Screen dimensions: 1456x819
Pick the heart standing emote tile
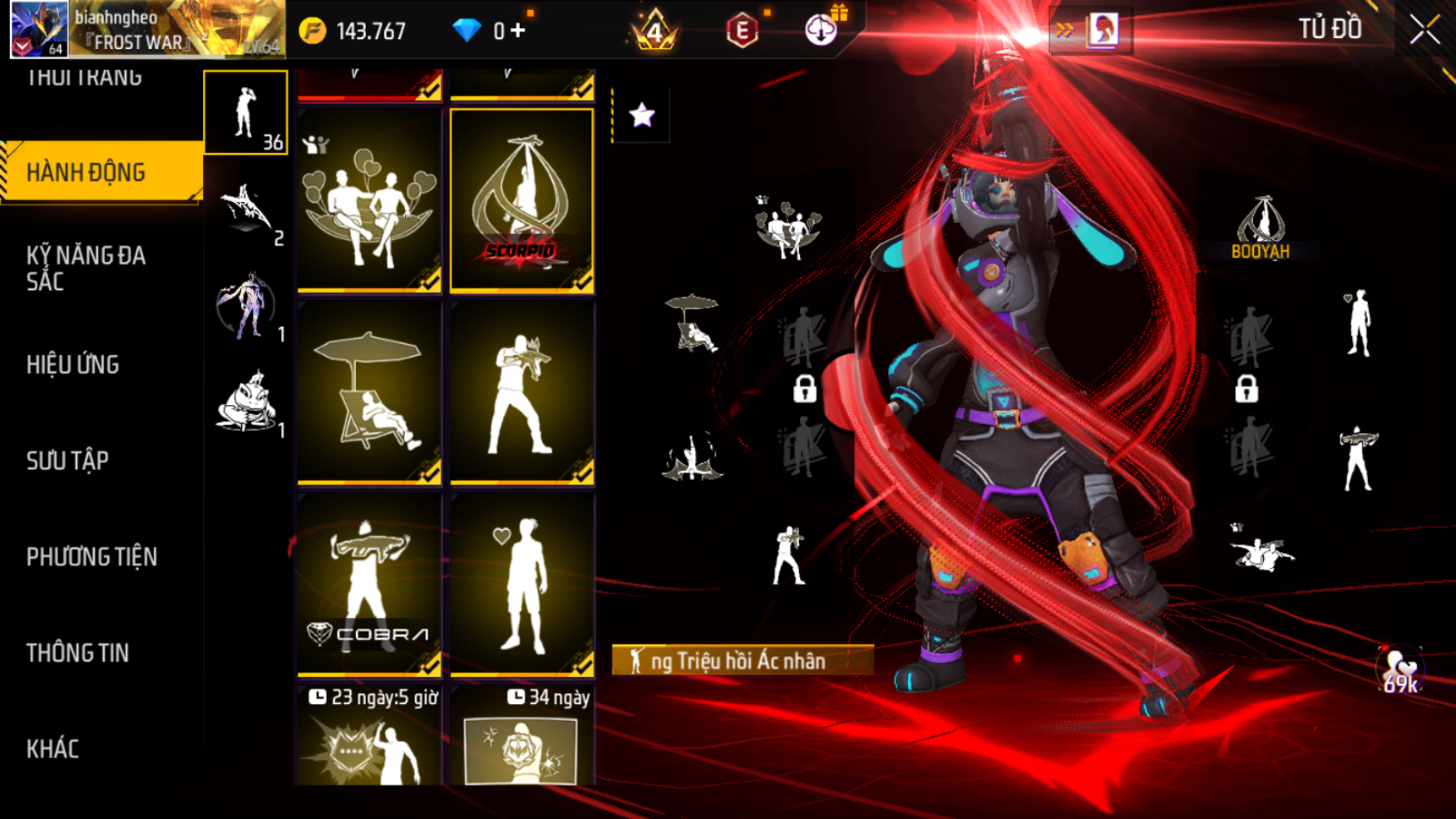521,584
